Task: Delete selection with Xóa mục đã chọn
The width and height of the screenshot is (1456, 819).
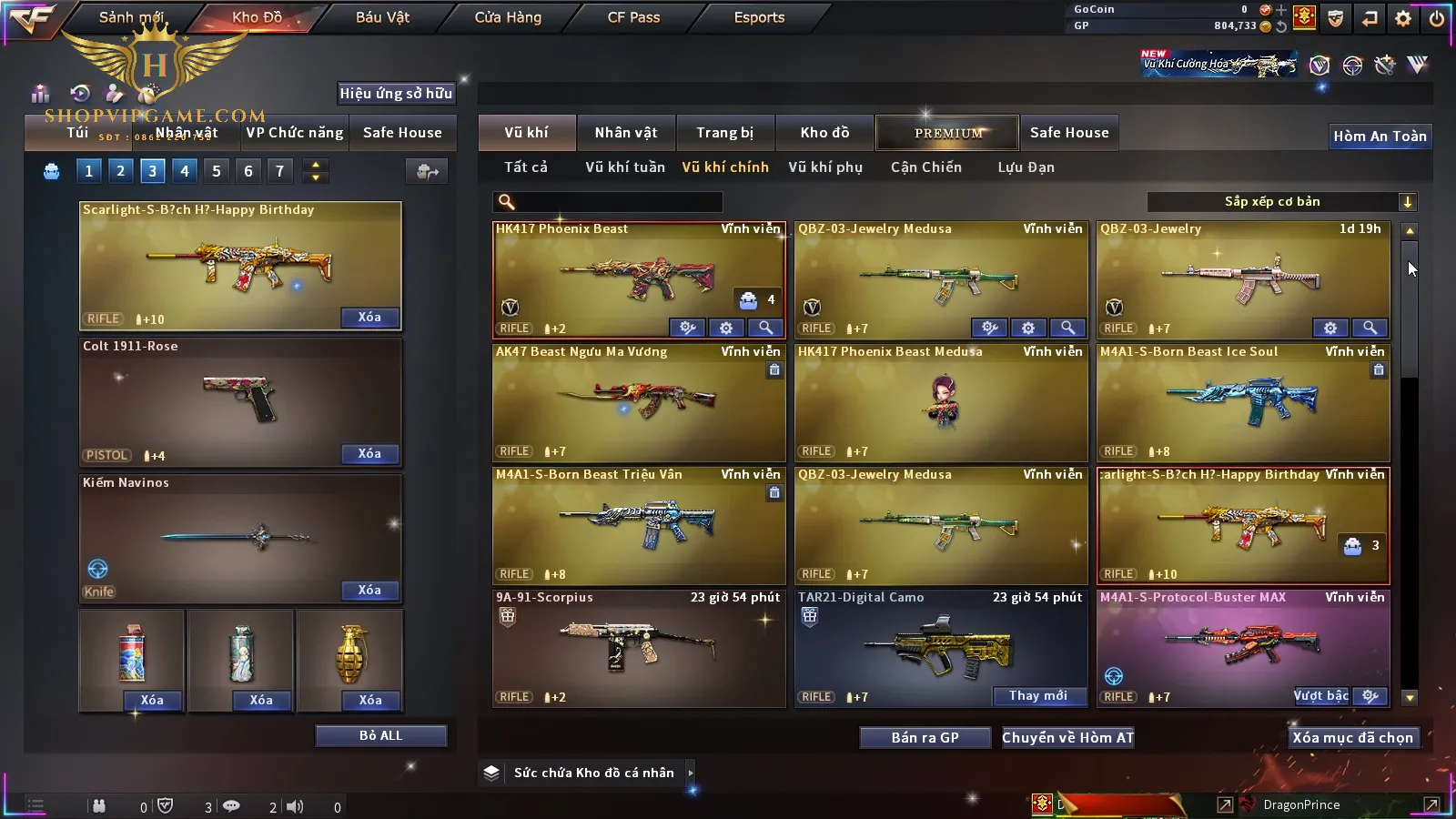Action: click(x=1352, y=738)
